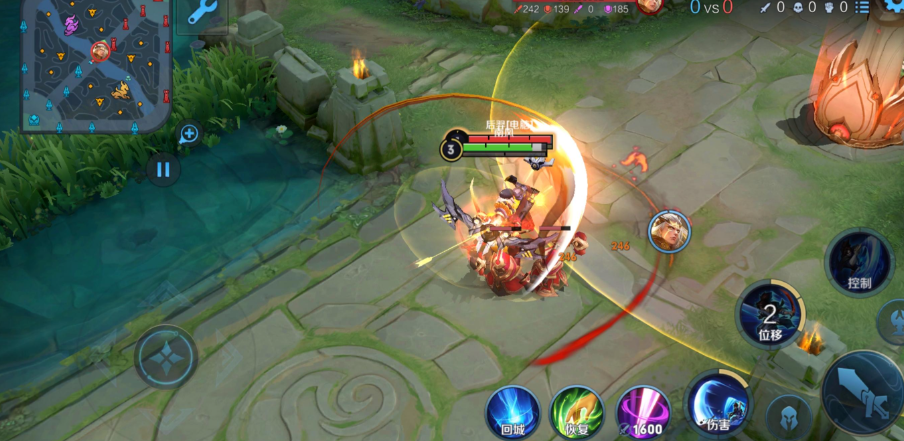
Task: Cast the 伤害 damage ability
Action: [x=717, y=401]
